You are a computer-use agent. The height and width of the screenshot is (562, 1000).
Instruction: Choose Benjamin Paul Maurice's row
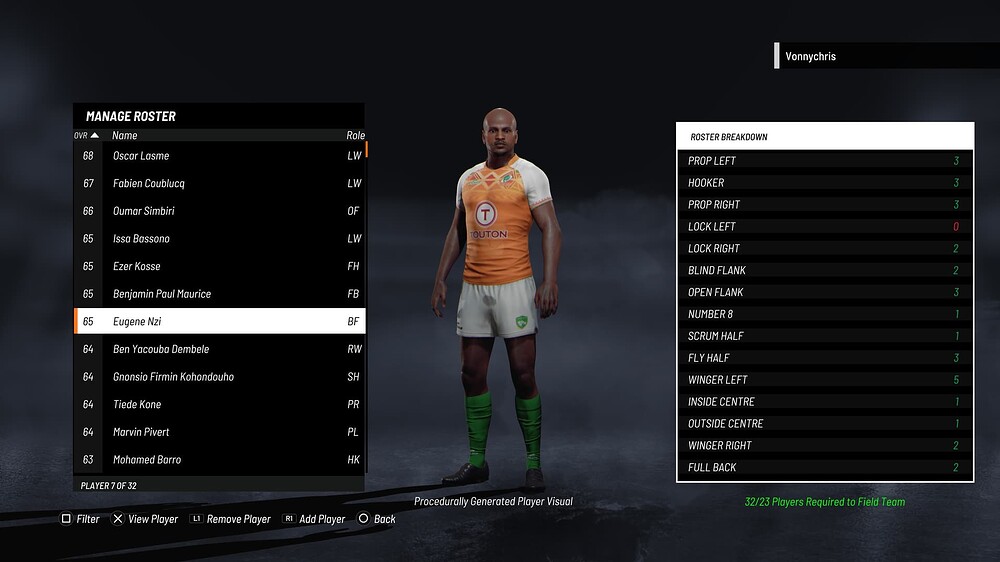click(219, 294)
